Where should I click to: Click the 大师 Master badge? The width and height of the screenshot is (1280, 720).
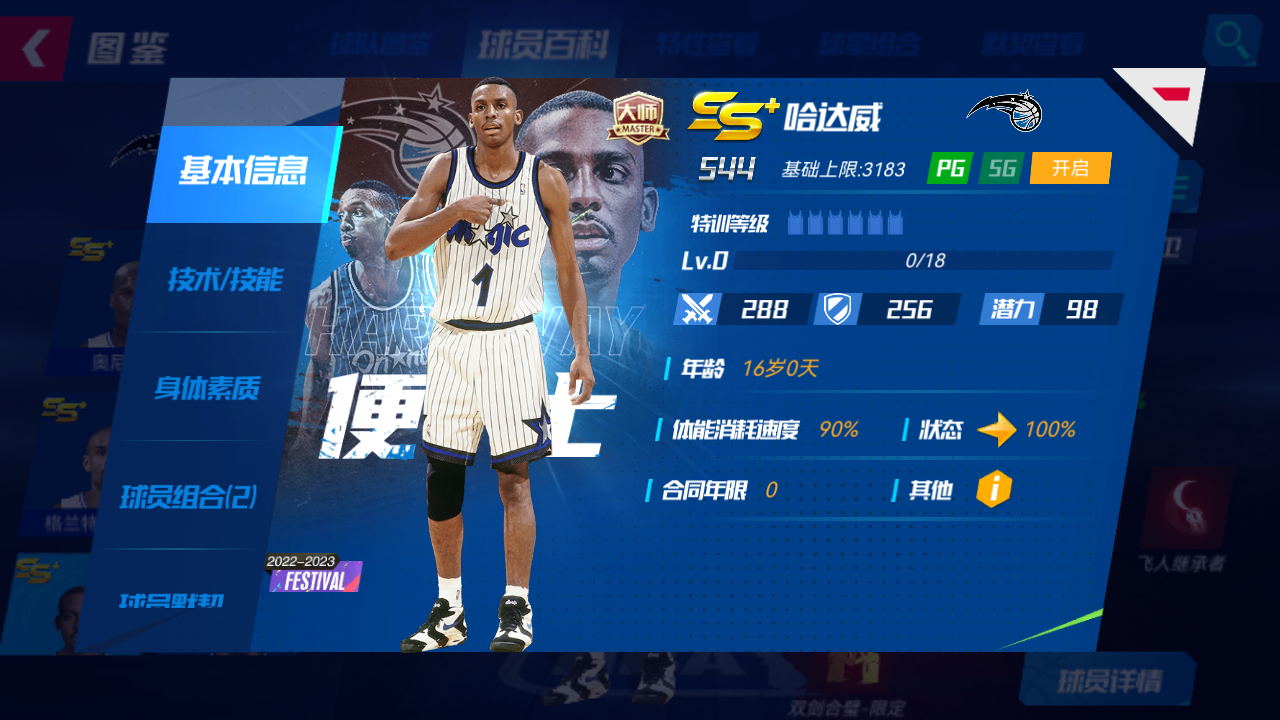(x=638, y=117)
